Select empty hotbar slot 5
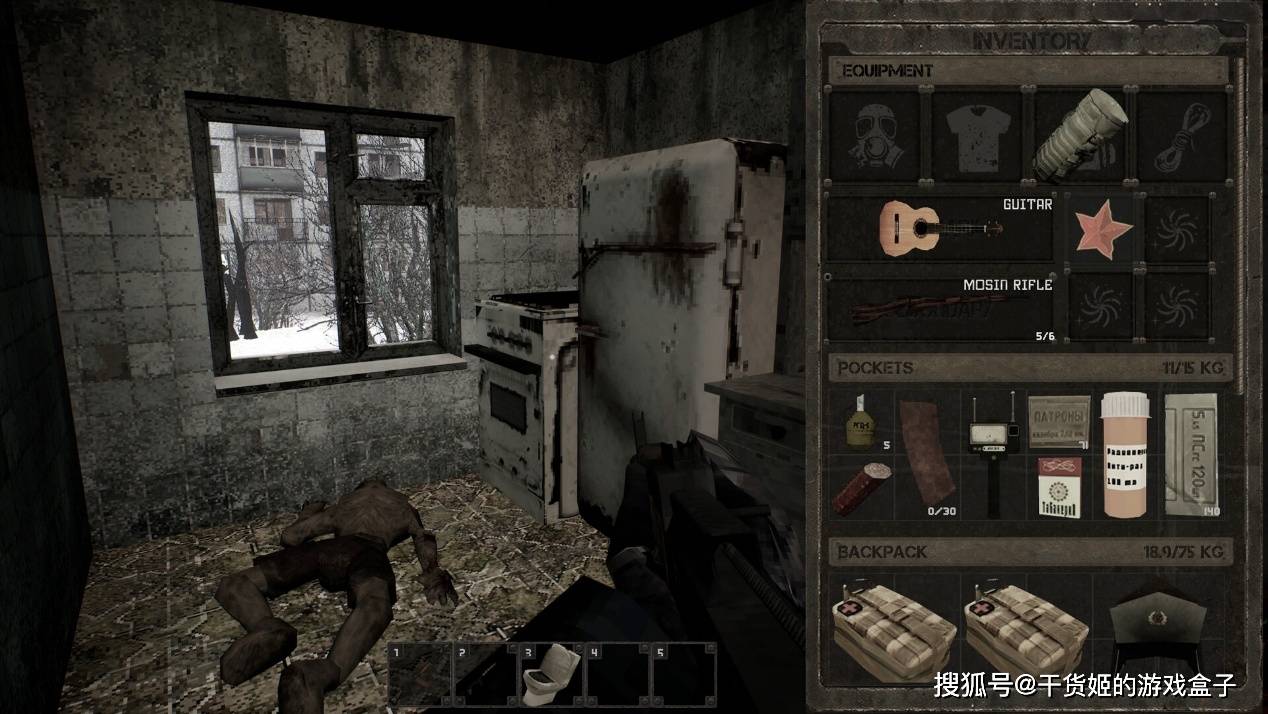 click(x=683, y=675)
